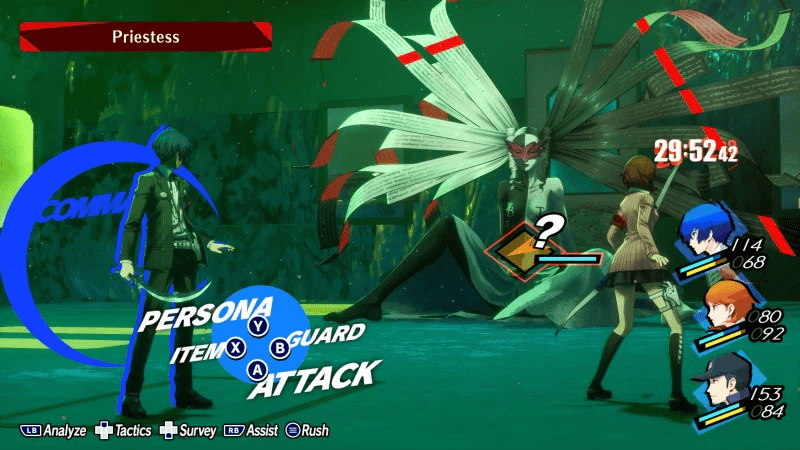Select the capped party member portrait
This screenshot has width=800, height=450.
point(718,386)
